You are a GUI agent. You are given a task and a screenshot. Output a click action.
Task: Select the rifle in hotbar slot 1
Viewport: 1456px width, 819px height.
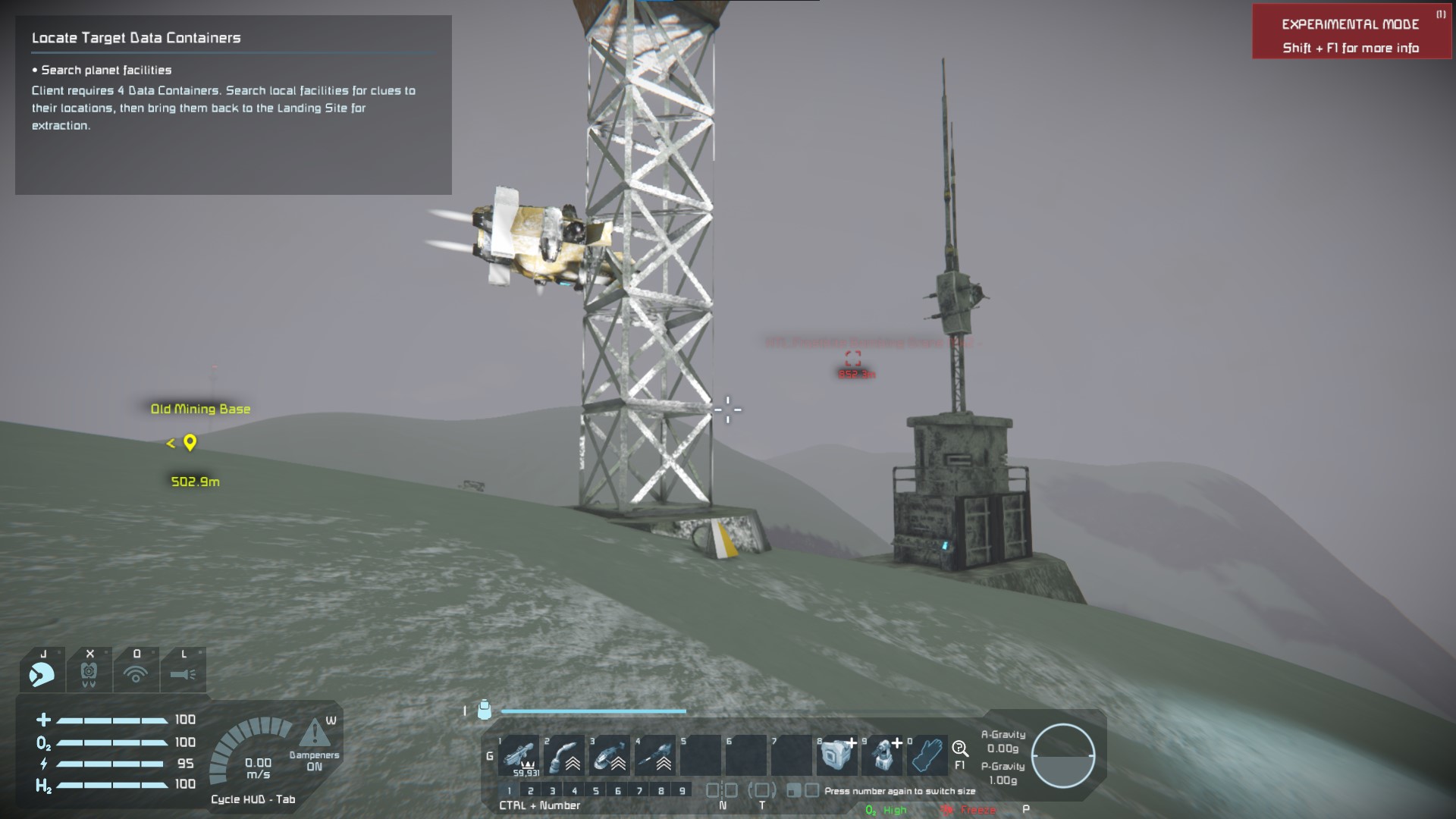click(x=519, y=755)
